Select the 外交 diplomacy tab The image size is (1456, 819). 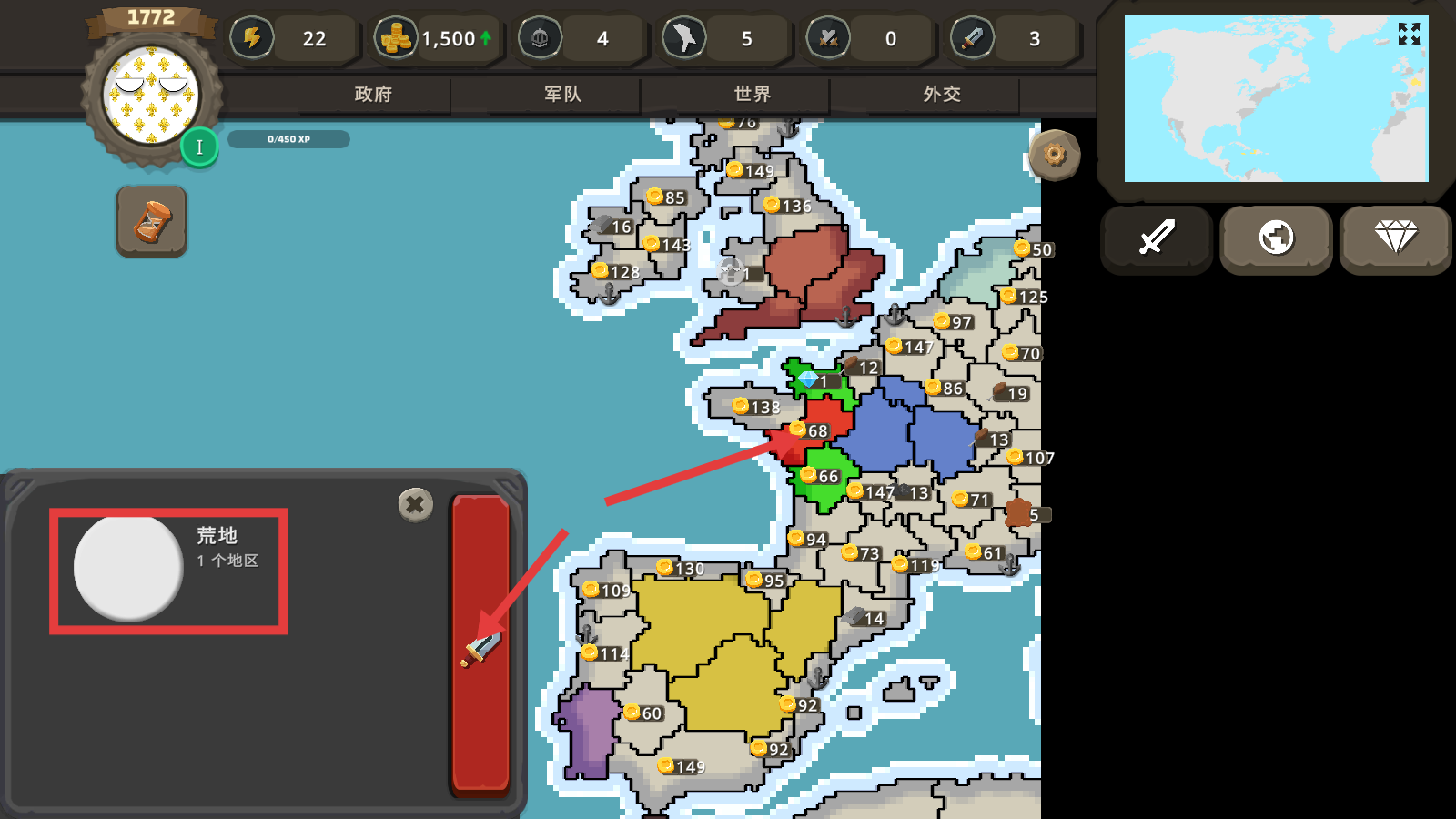(x=942, y=94)
